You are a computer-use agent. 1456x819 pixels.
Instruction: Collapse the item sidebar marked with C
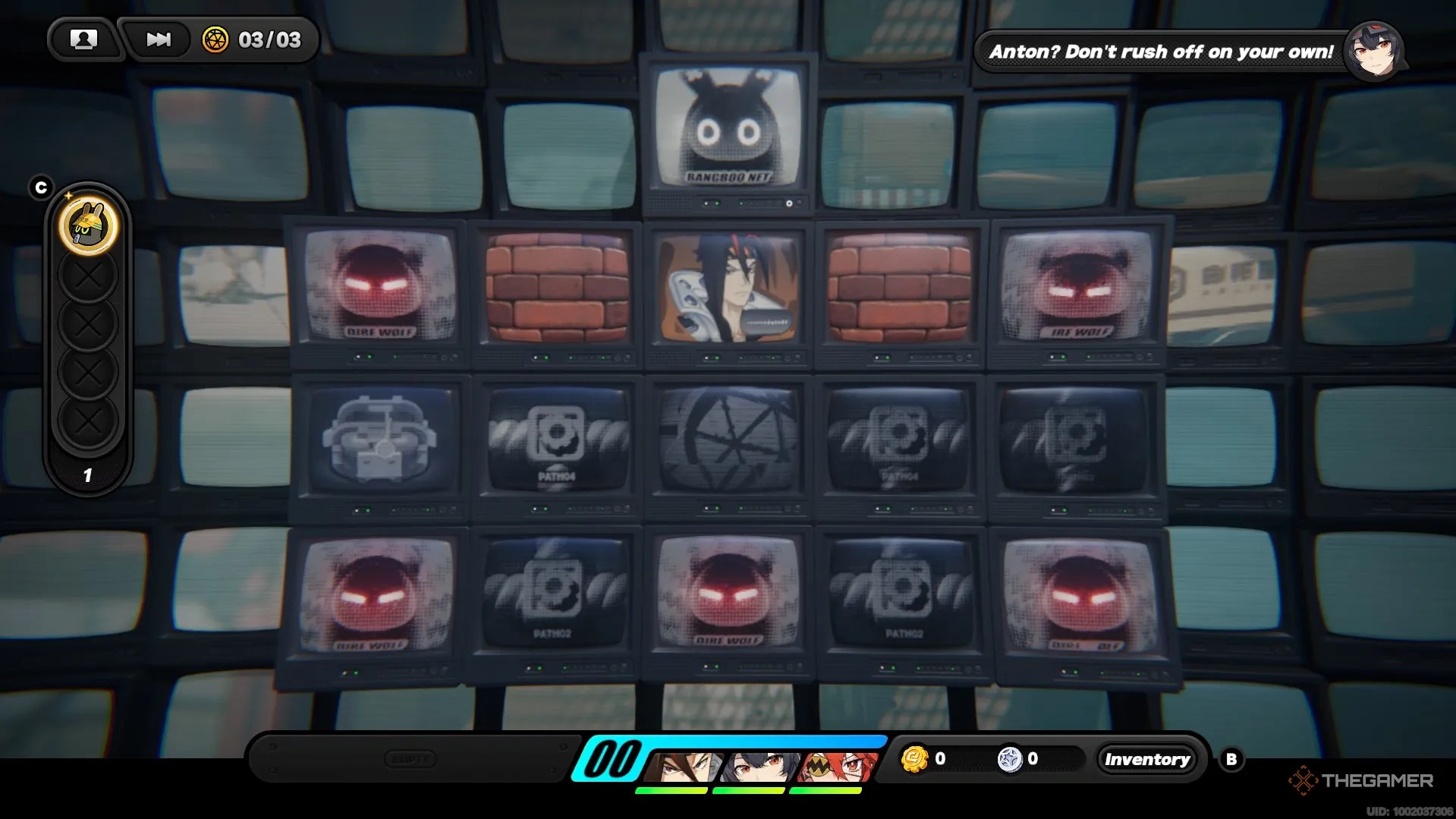42,186
